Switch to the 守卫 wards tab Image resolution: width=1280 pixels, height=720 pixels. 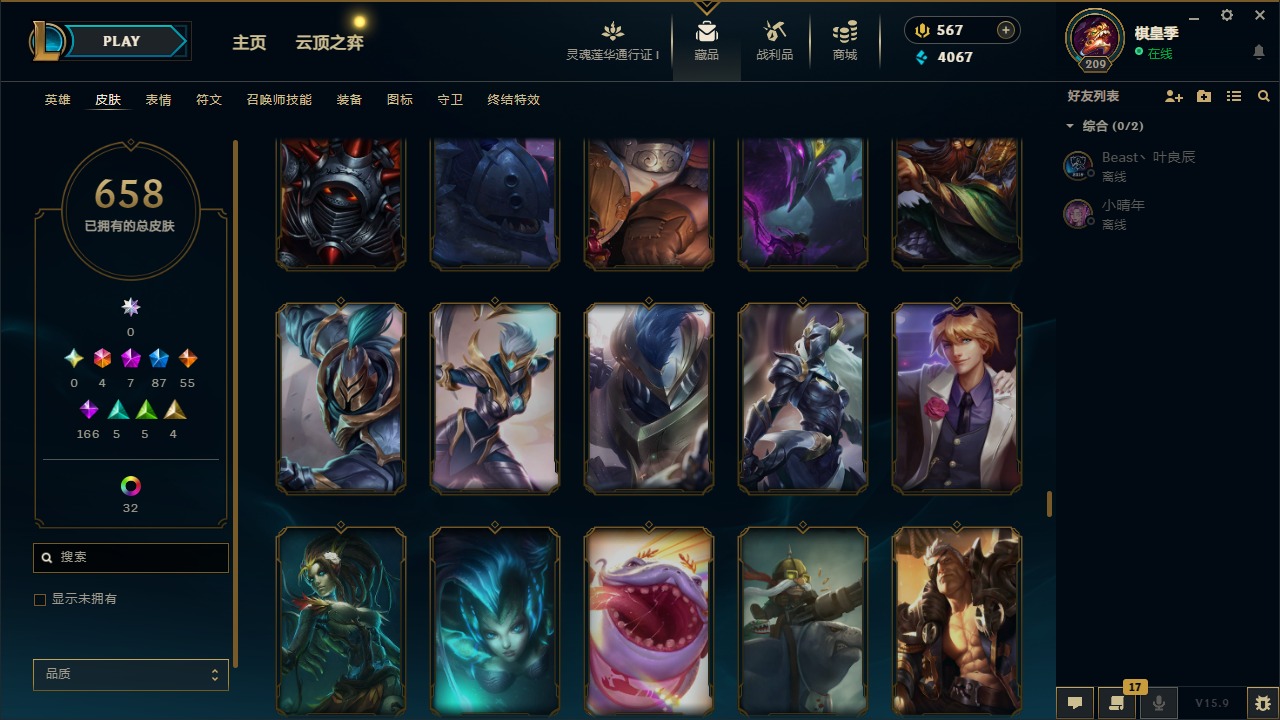[450, 100]
